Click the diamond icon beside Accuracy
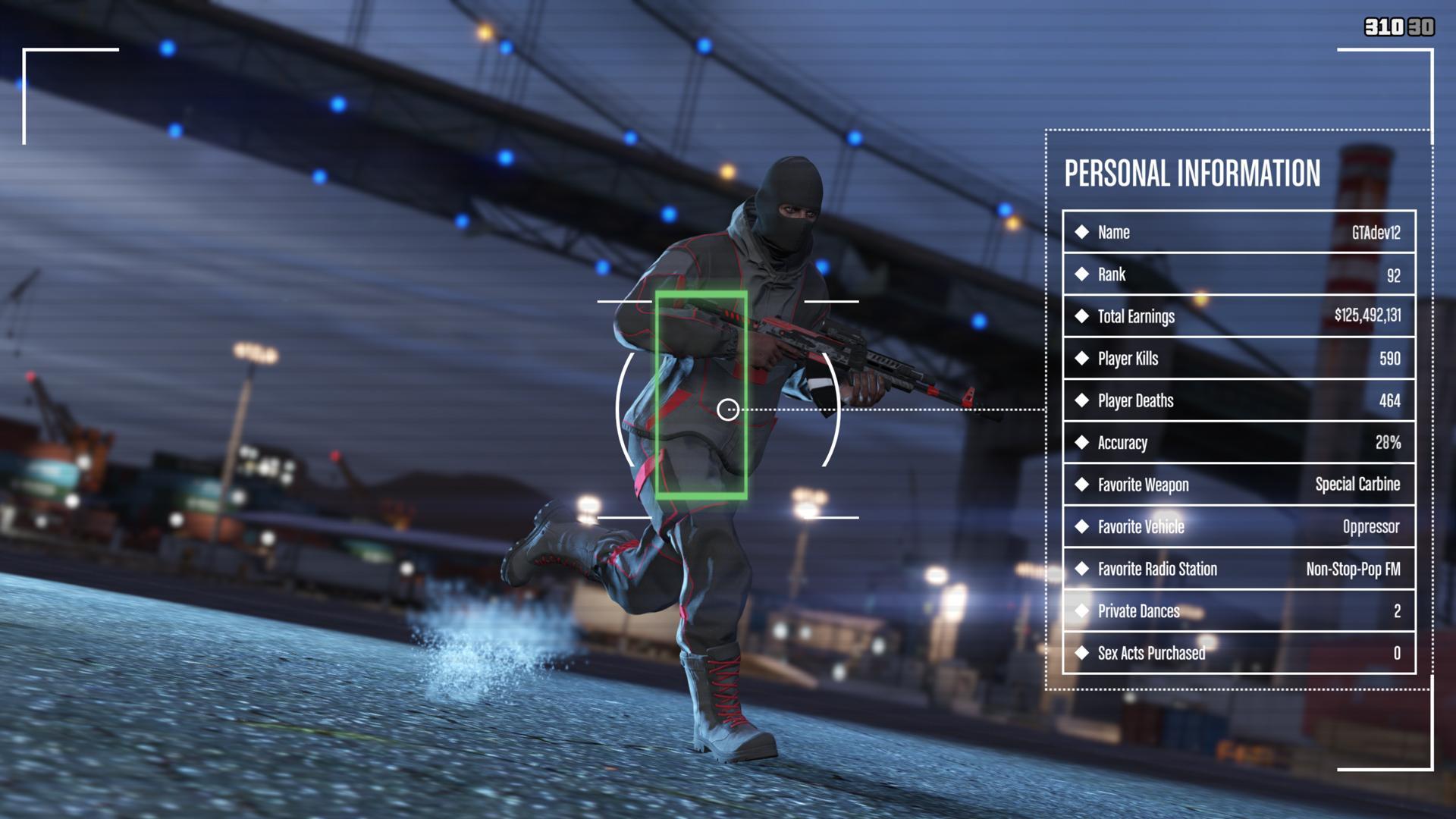1456x819 pixels. tap(1082, 443)
